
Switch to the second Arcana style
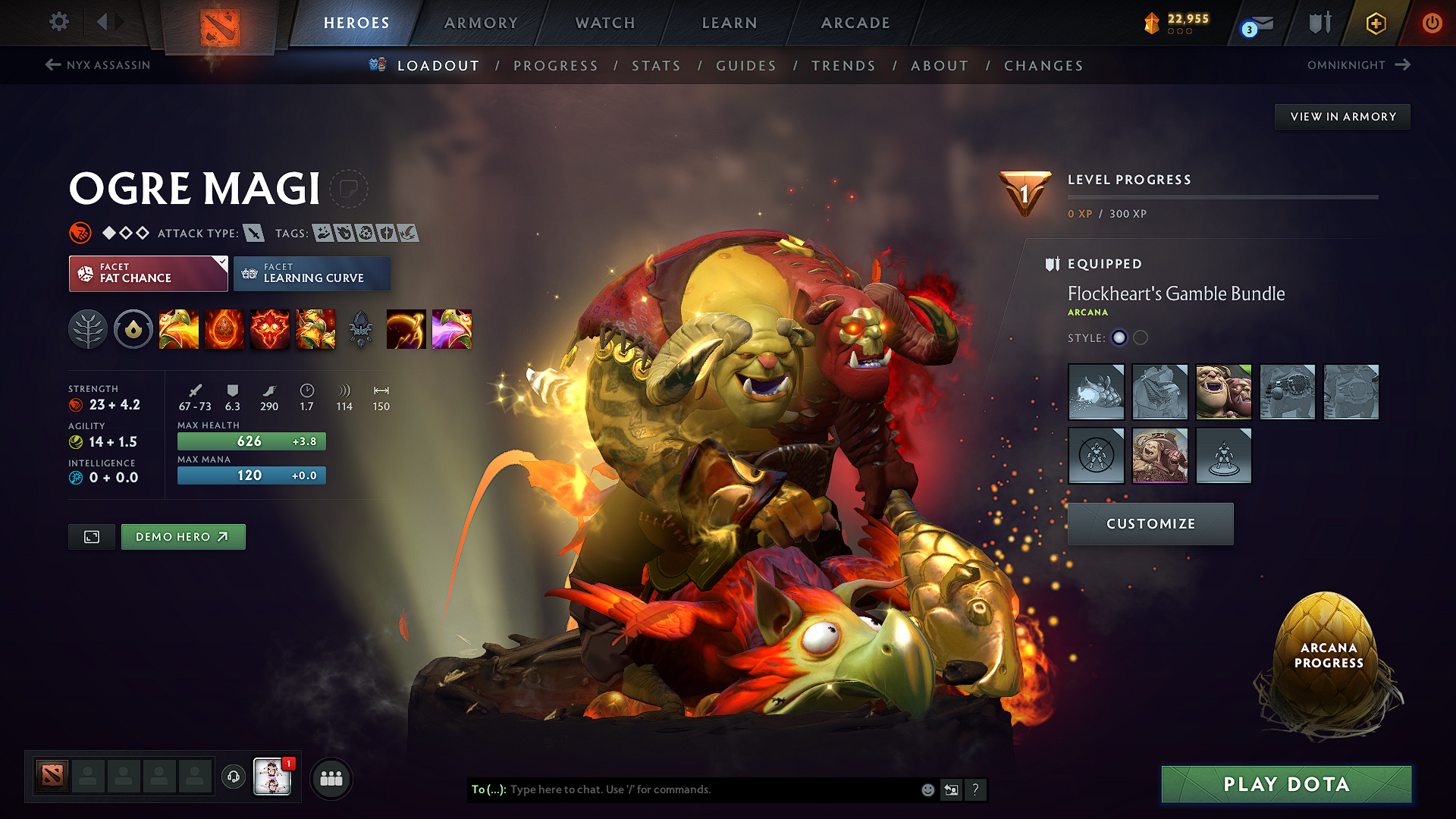pyautogui.click(x=1141, y=338)
